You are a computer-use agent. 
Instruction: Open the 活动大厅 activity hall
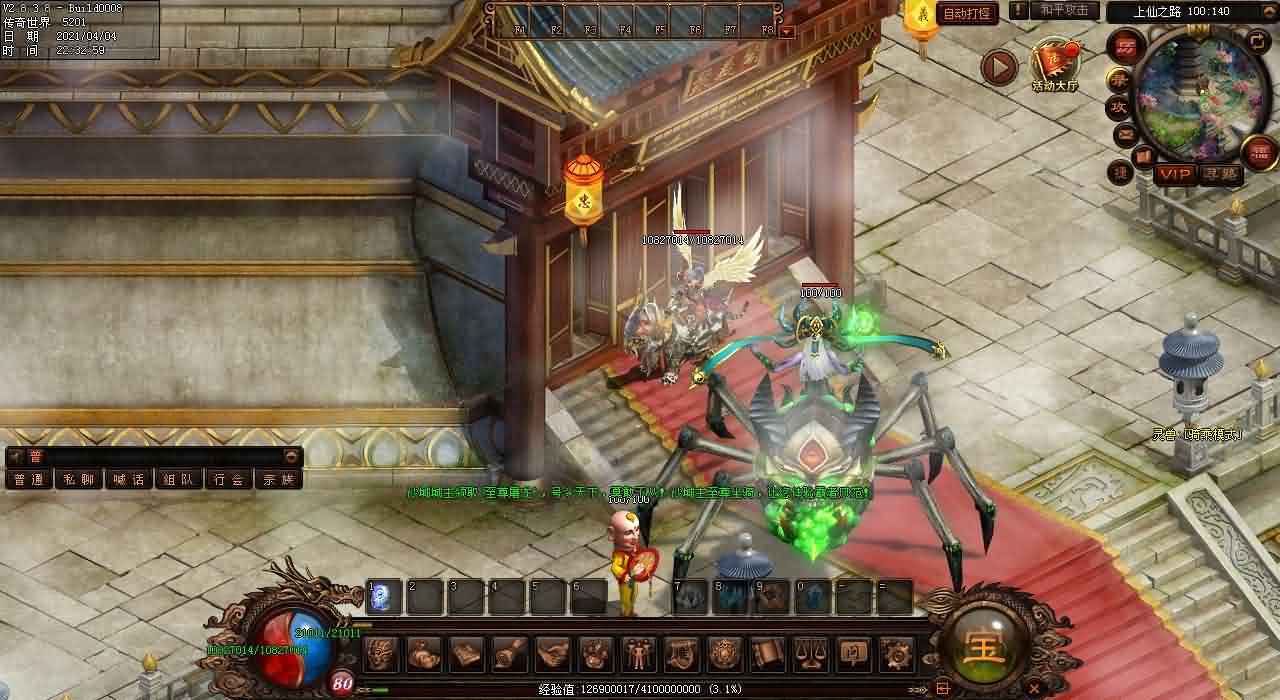(1055, 64)
